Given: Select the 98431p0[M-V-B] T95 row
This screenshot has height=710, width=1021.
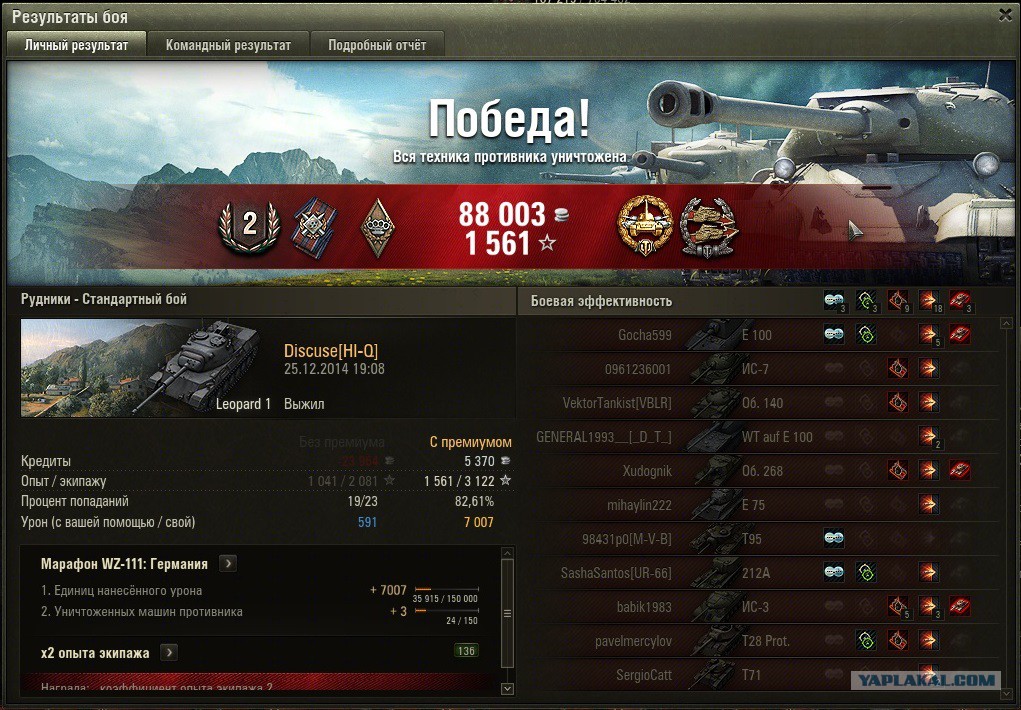Looking at the screenshot, I should coord(760,539).
